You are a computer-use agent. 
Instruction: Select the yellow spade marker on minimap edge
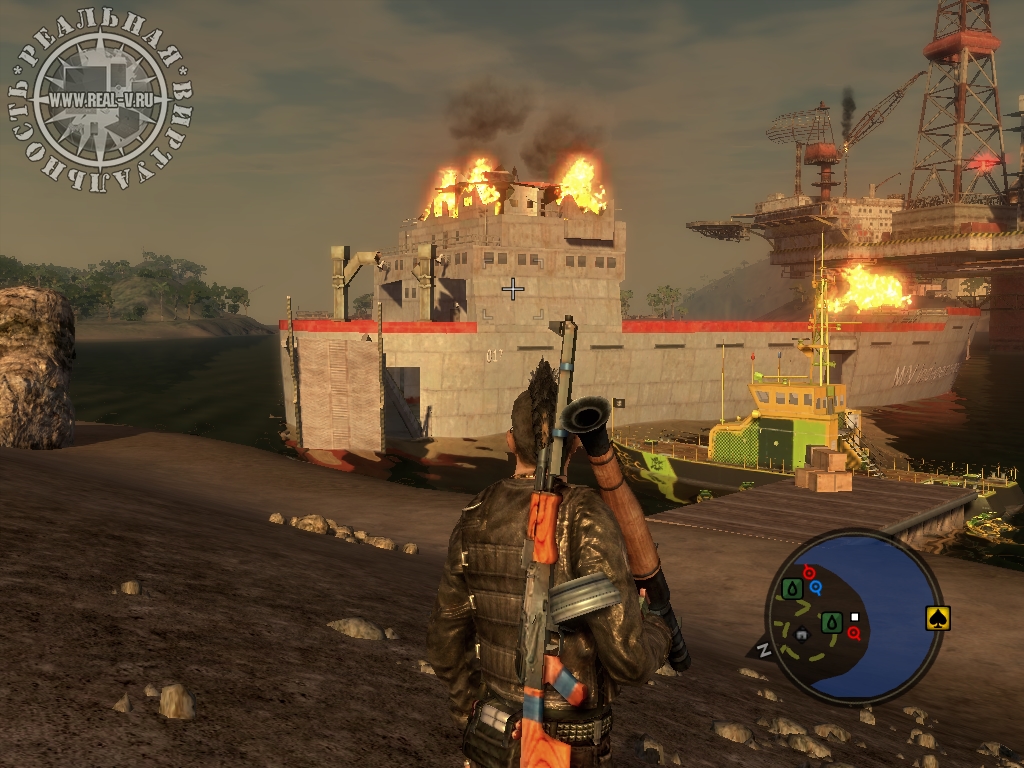point(937,618)
